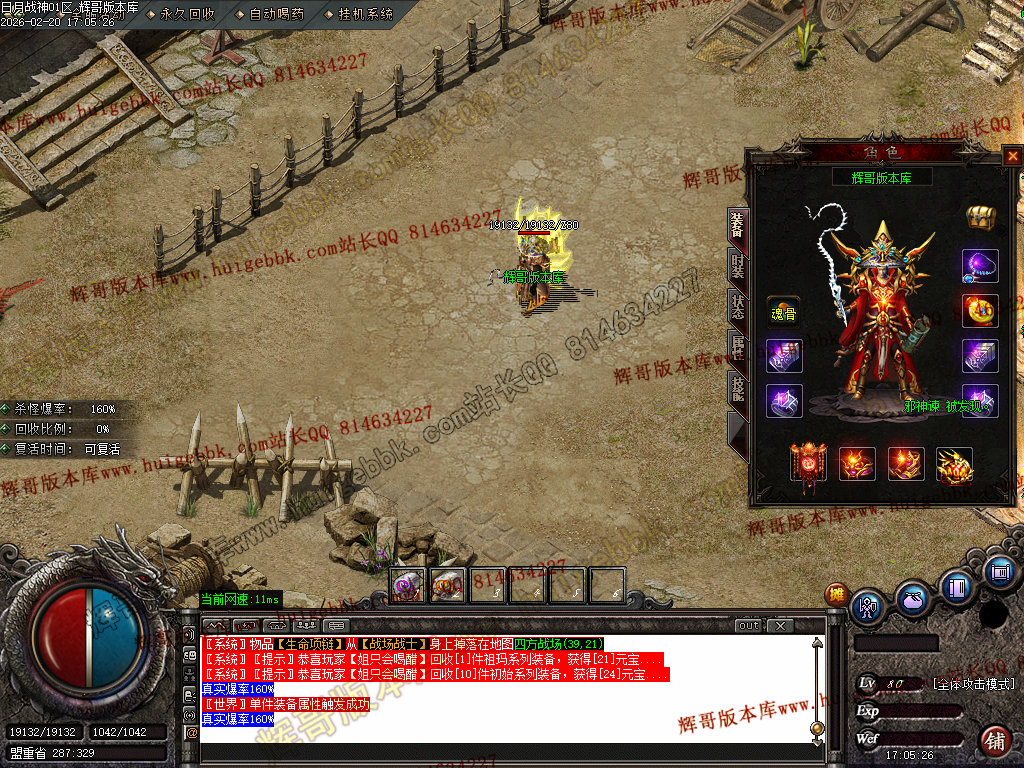Open the bag pouch icon
Image resolution: width=1024 pixels, height=768 pixels.
click(x=912, y=599)
